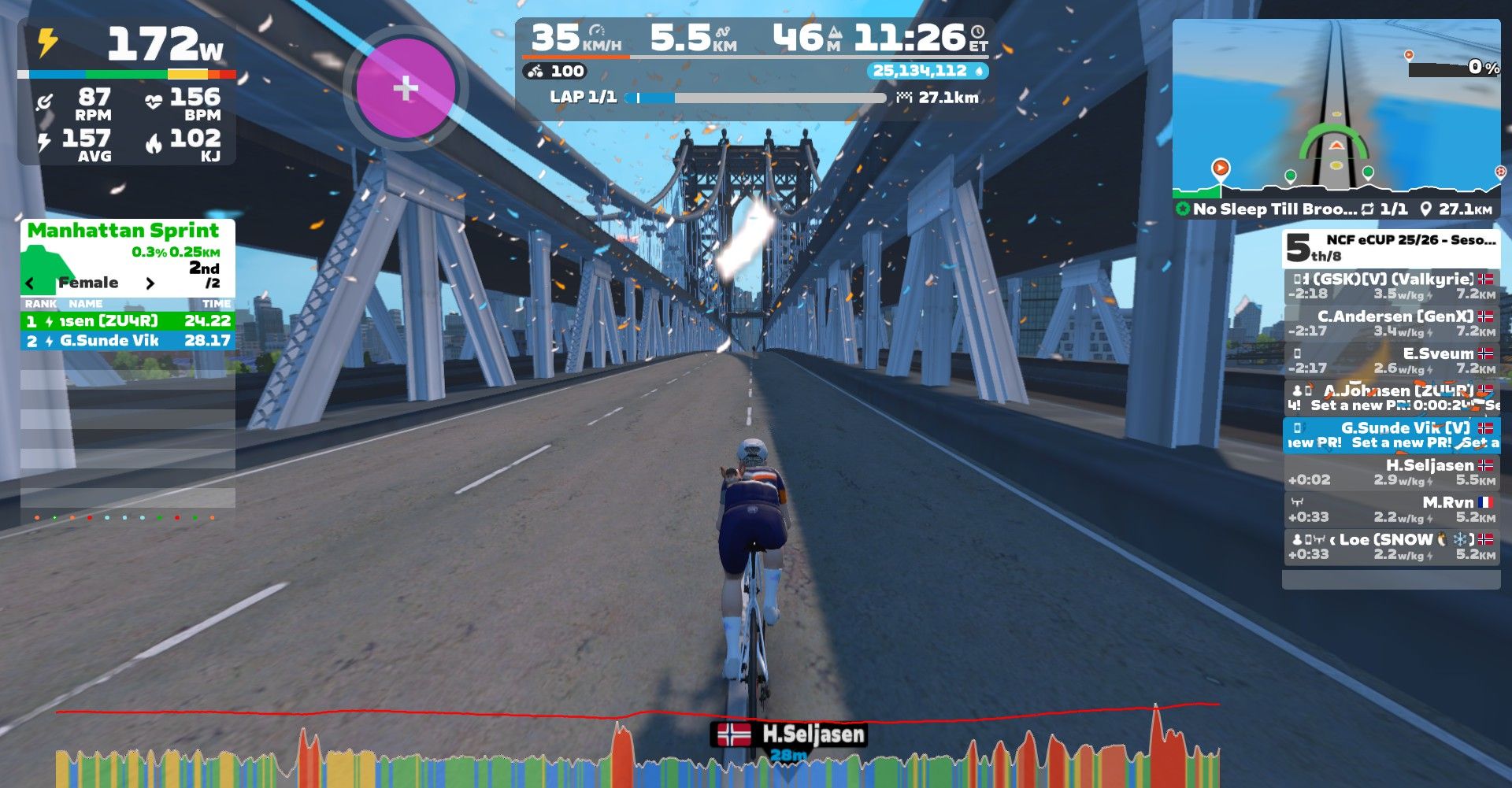
Task: Select the first-place ZU4R sprint leaderboard row
Action: pos(128,321)
